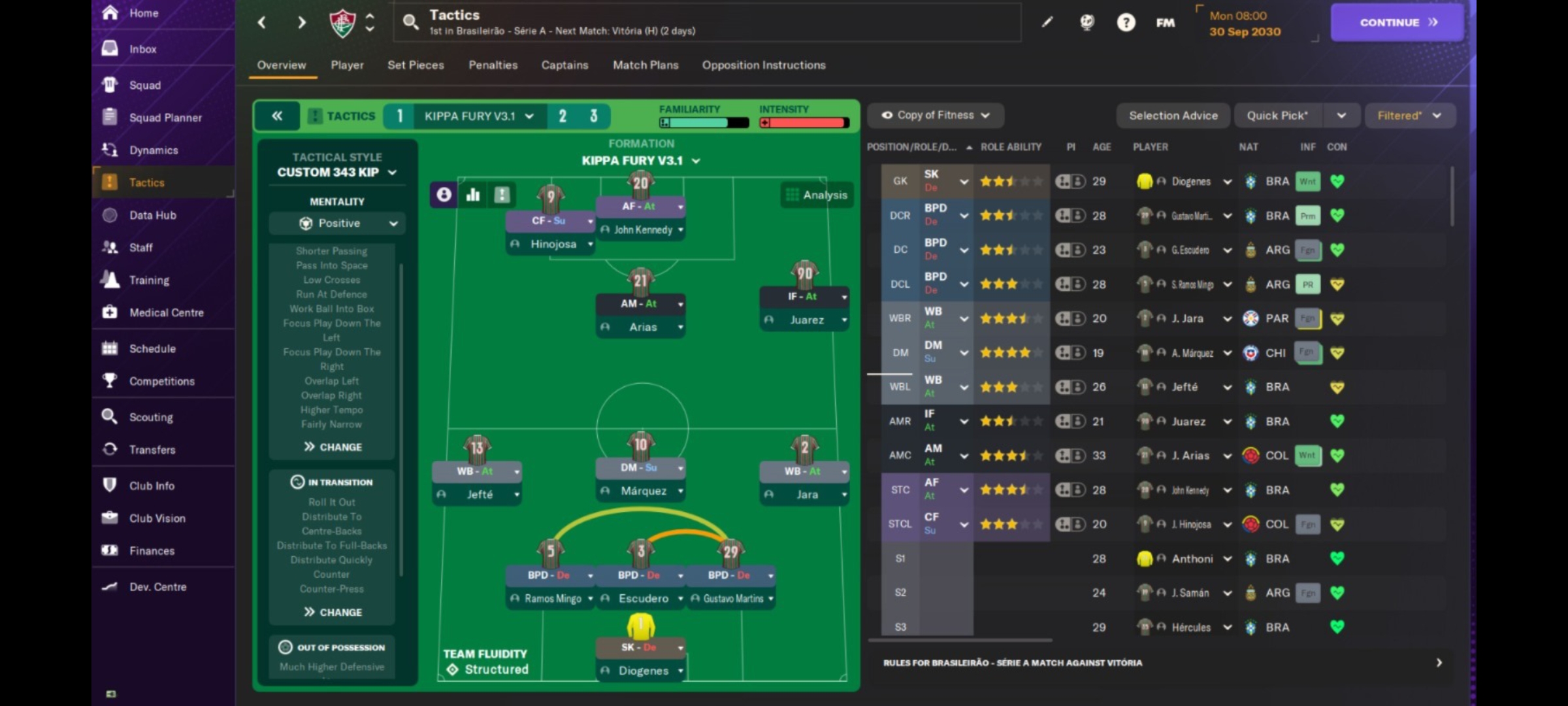
Task: Select the player view icon above the pitch
Action: tap(443, 194)
